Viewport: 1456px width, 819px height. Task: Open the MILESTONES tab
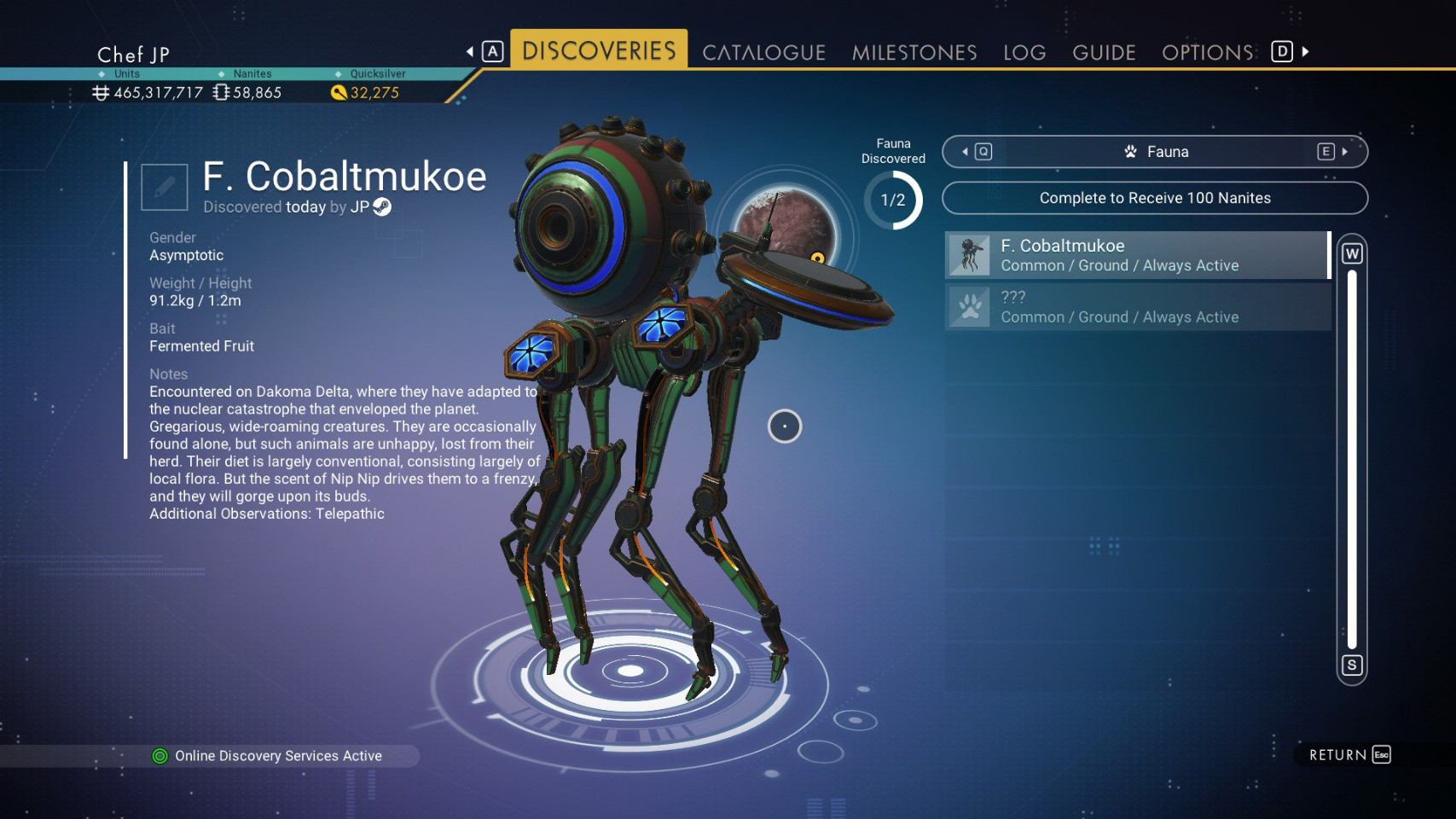[914, 51]
